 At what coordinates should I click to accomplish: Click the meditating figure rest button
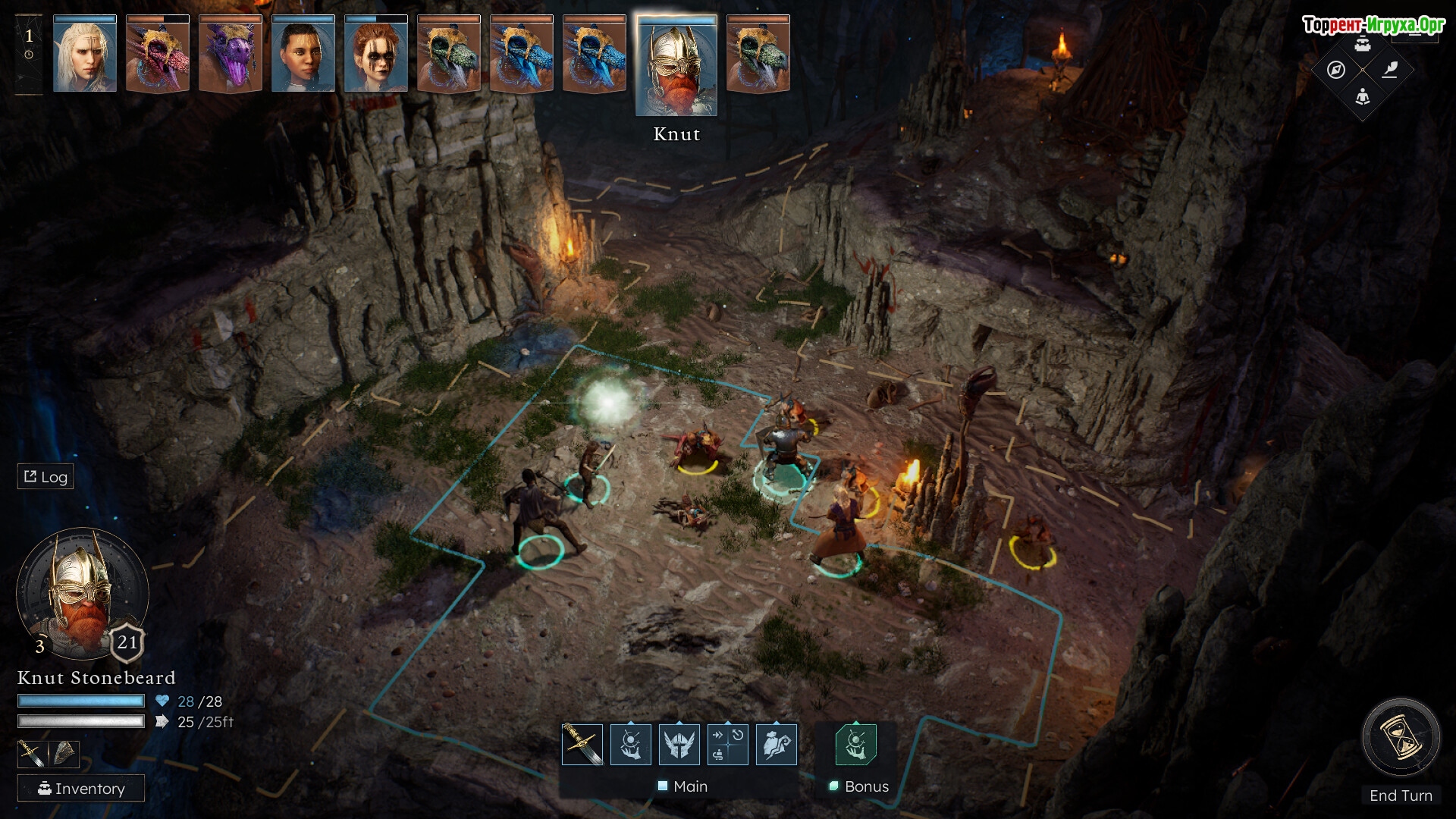click(1363, 96)
